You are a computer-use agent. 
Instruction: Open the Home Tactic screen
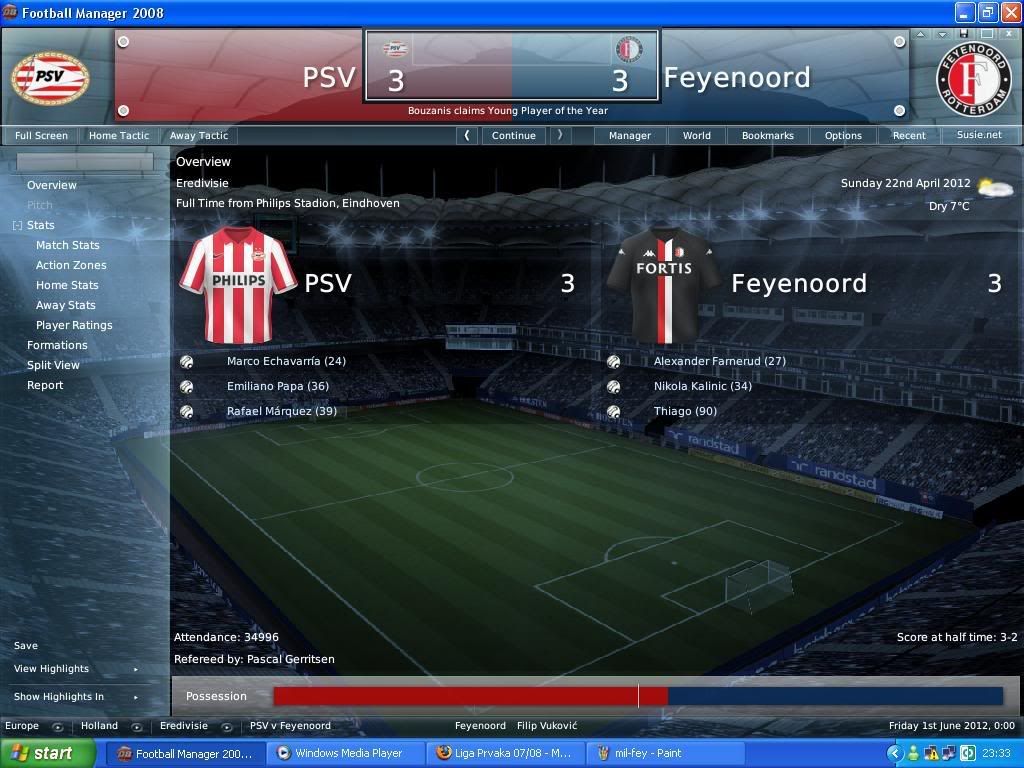coord(119,135)
